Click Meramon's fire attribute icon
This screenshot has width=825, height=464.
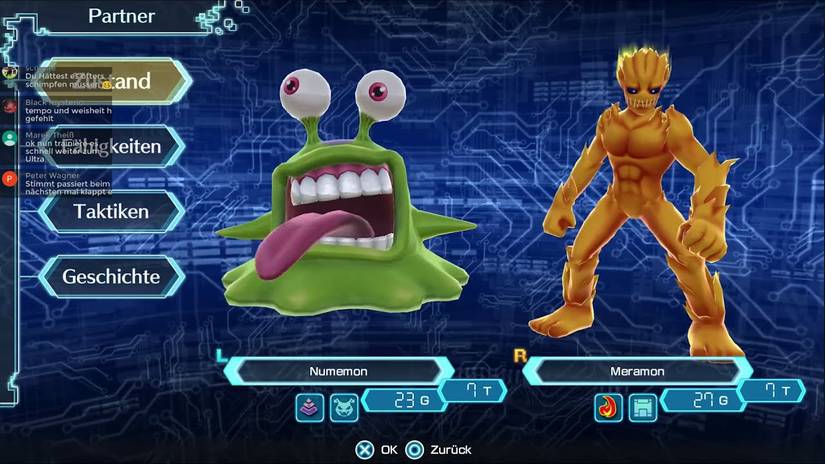click(609, 407)
